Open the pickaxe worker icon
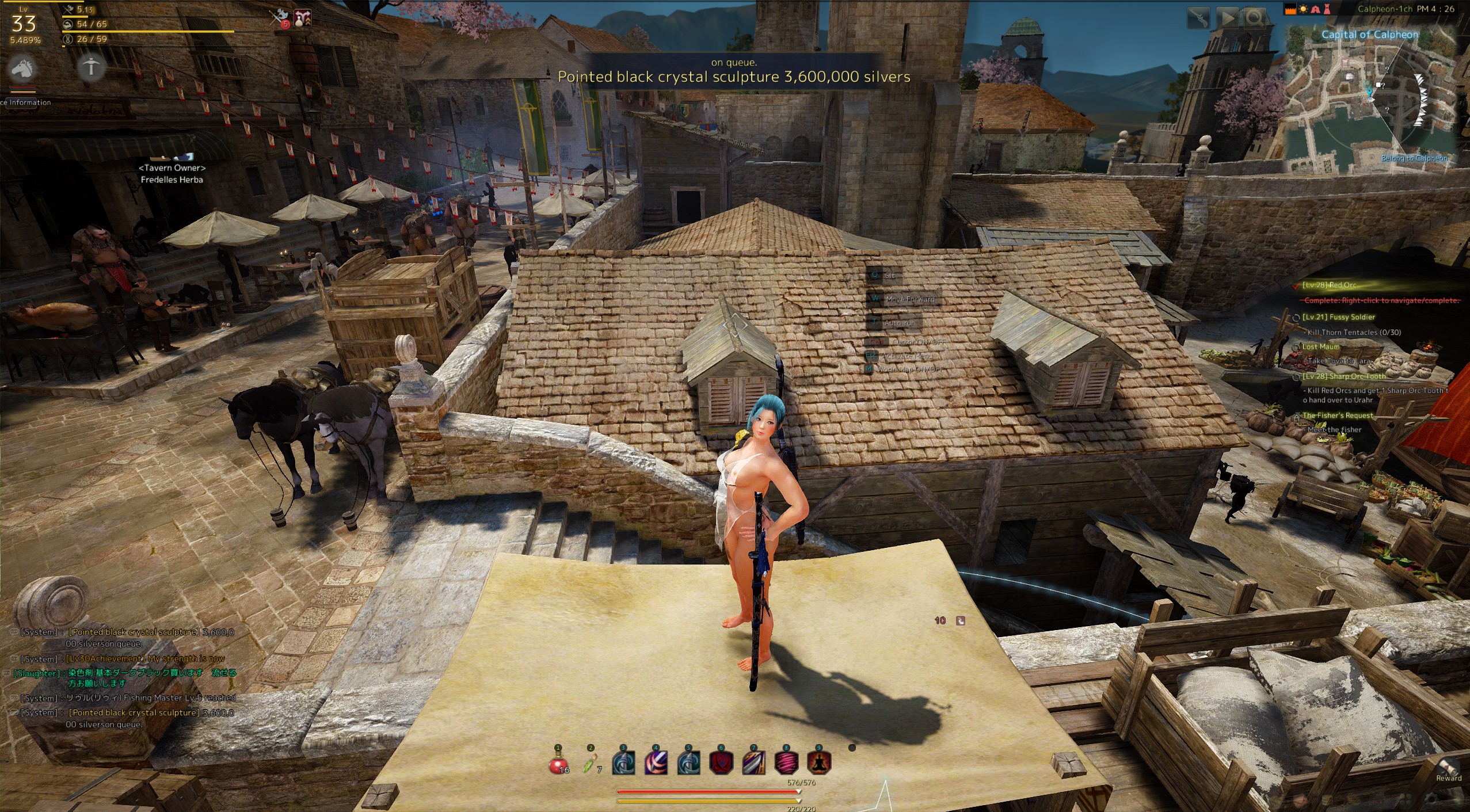1470x812 pixels. click(x=91, y=67)
